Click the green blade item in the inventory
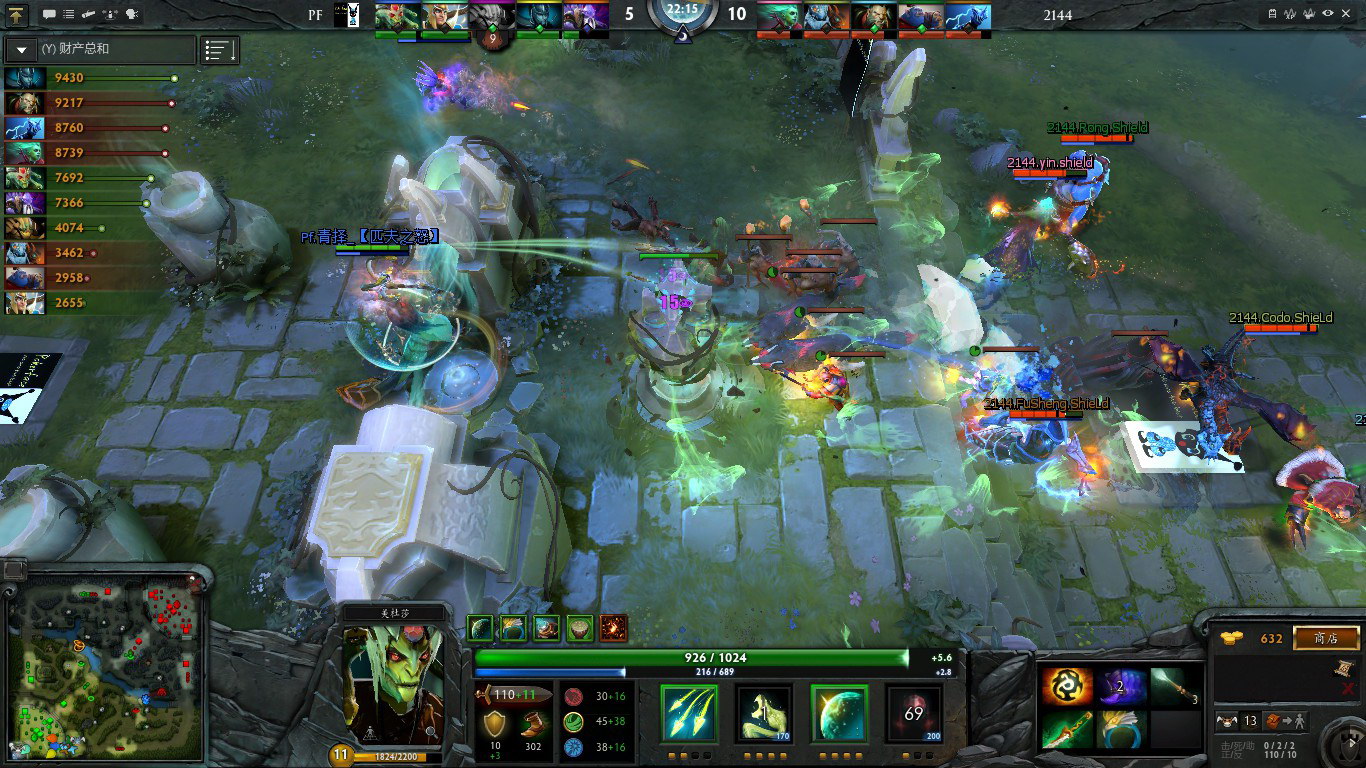 pyautogui.click(x=1066, y=729)
